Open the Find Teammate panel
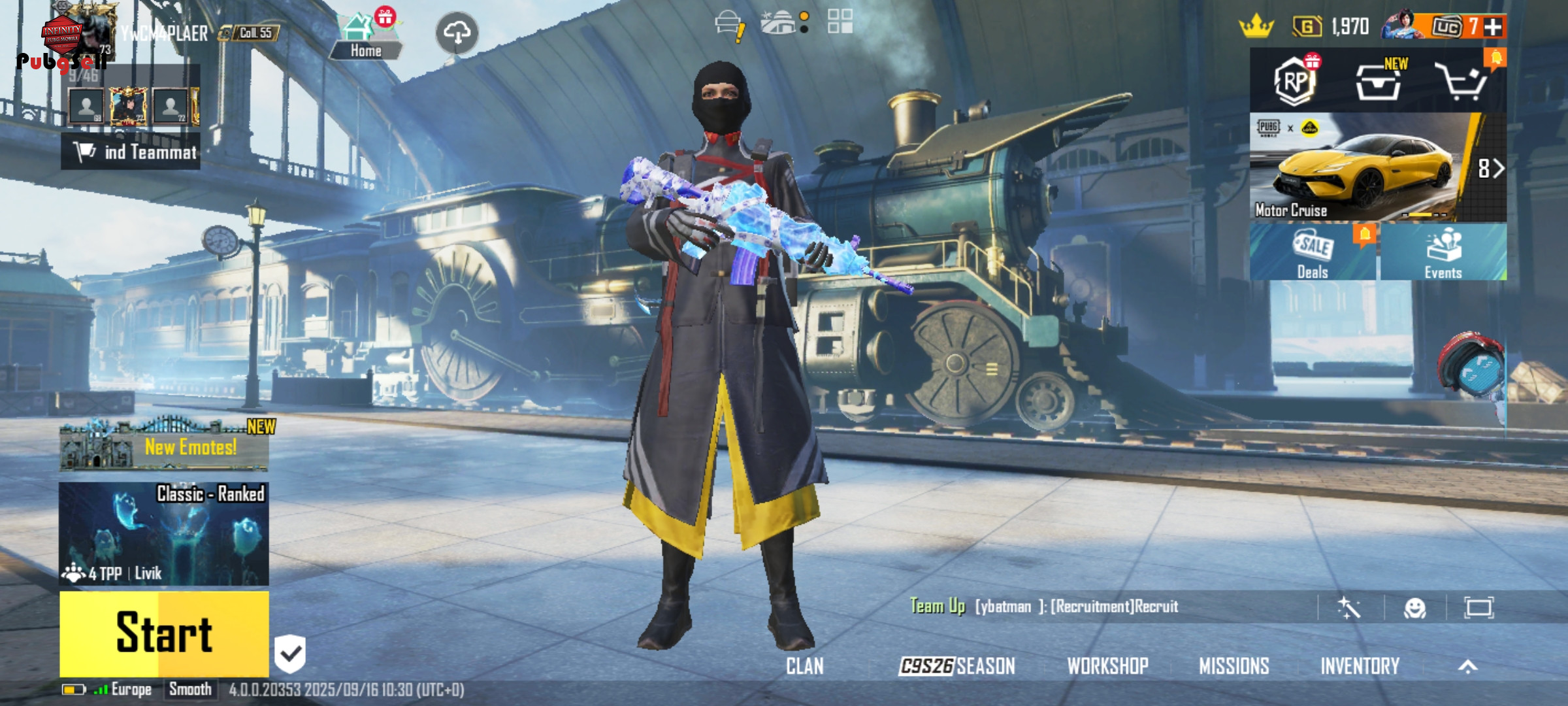This screenshot has height=706, width=1568. (131, 152)
